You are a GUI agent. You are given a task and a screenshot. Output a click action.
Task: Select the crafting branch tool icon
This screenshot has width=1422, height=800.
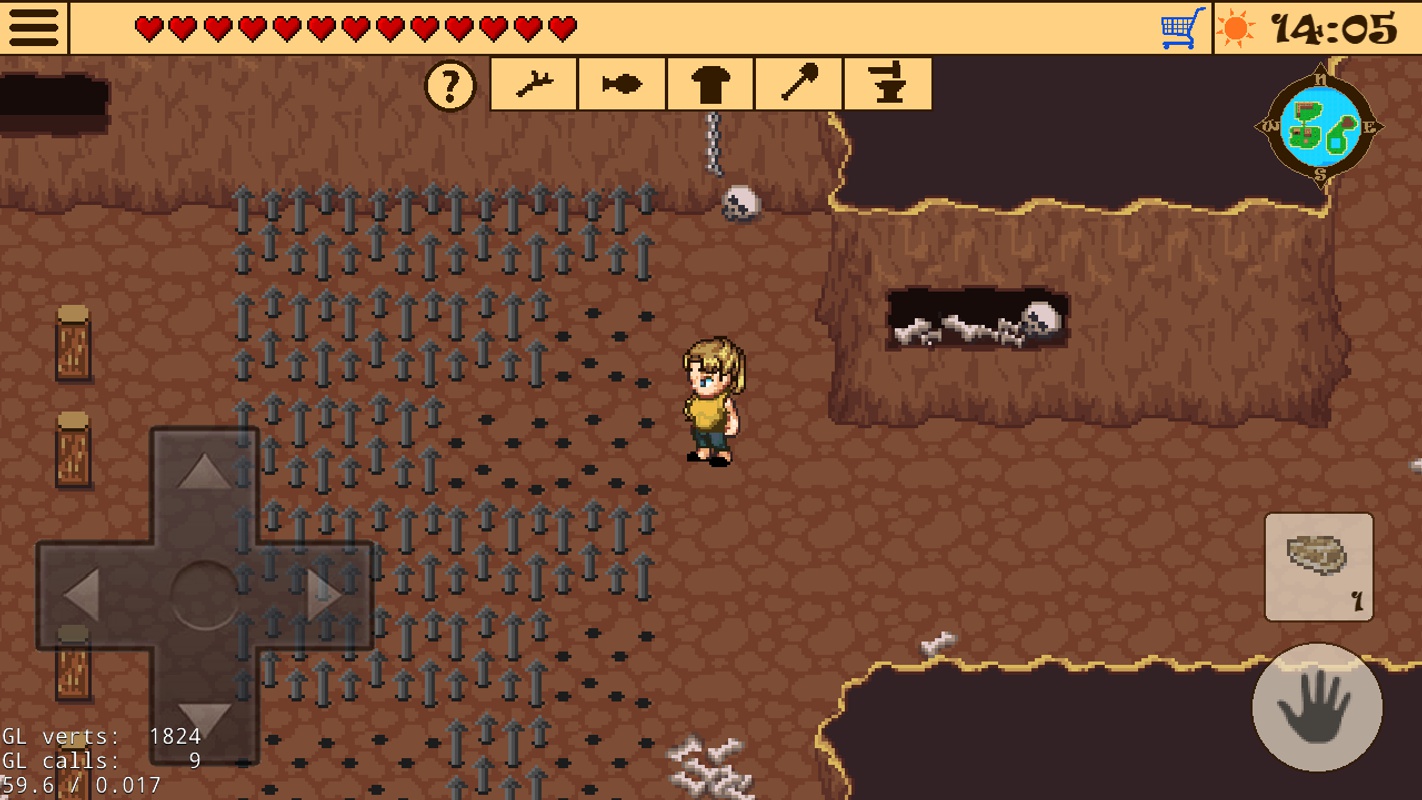(533, 84)
